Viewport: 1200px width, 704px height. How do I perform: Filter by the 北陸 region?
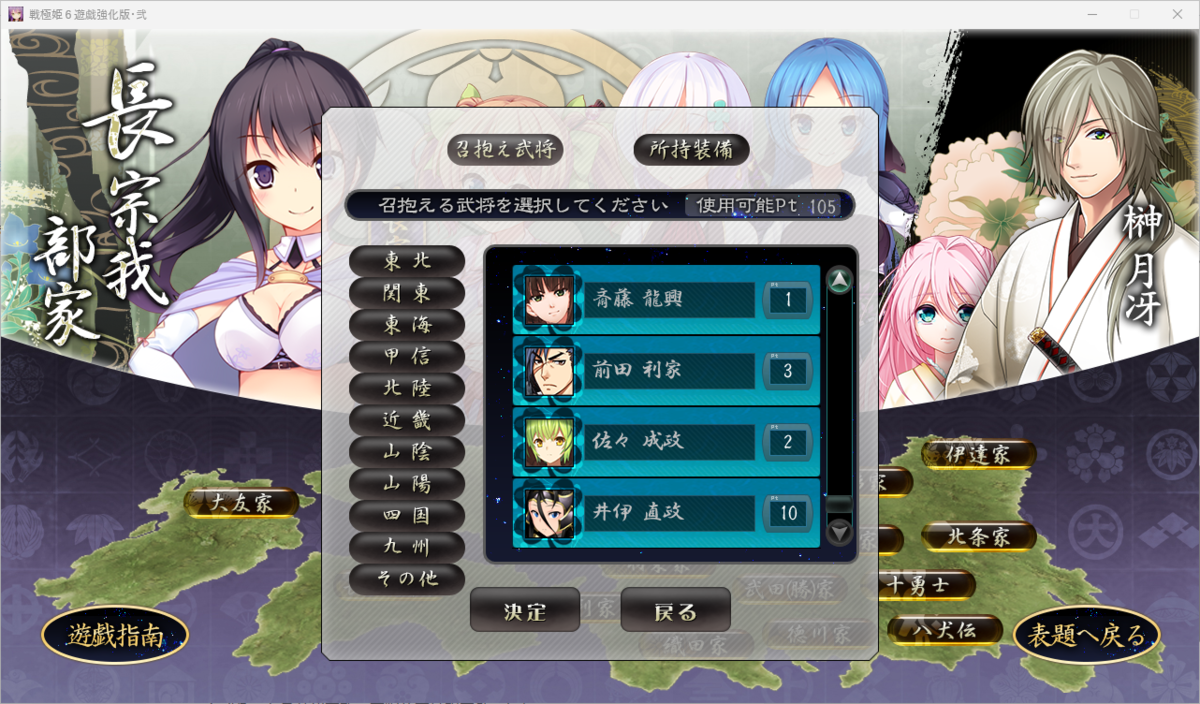point(407,388)
